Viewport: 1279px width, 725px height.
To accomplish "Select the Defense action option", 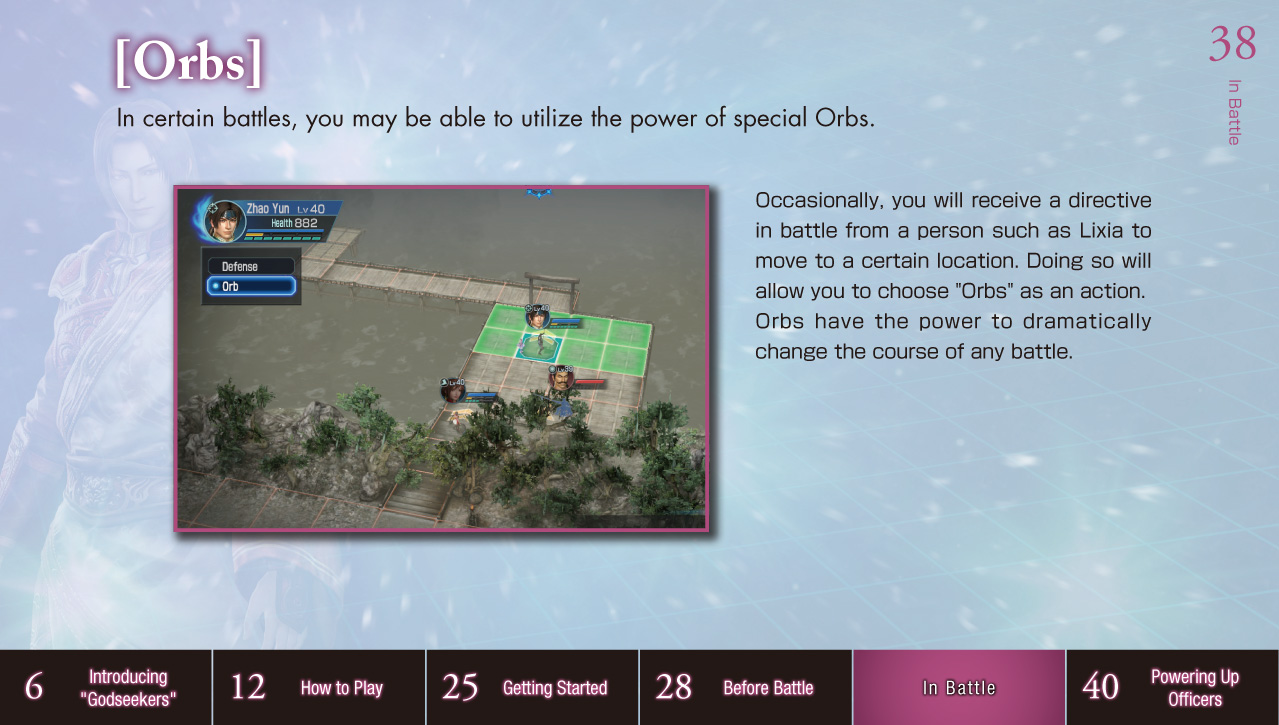I will pyautogui.click(x=251, y=267).
